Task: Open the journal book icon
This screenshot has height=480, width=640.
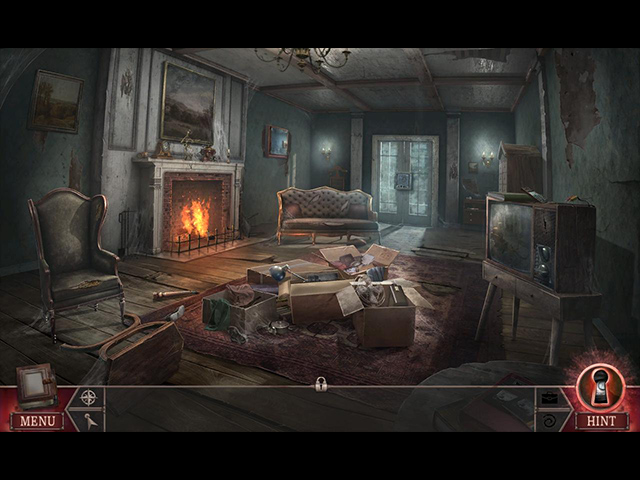Action: tap(35, 386)
